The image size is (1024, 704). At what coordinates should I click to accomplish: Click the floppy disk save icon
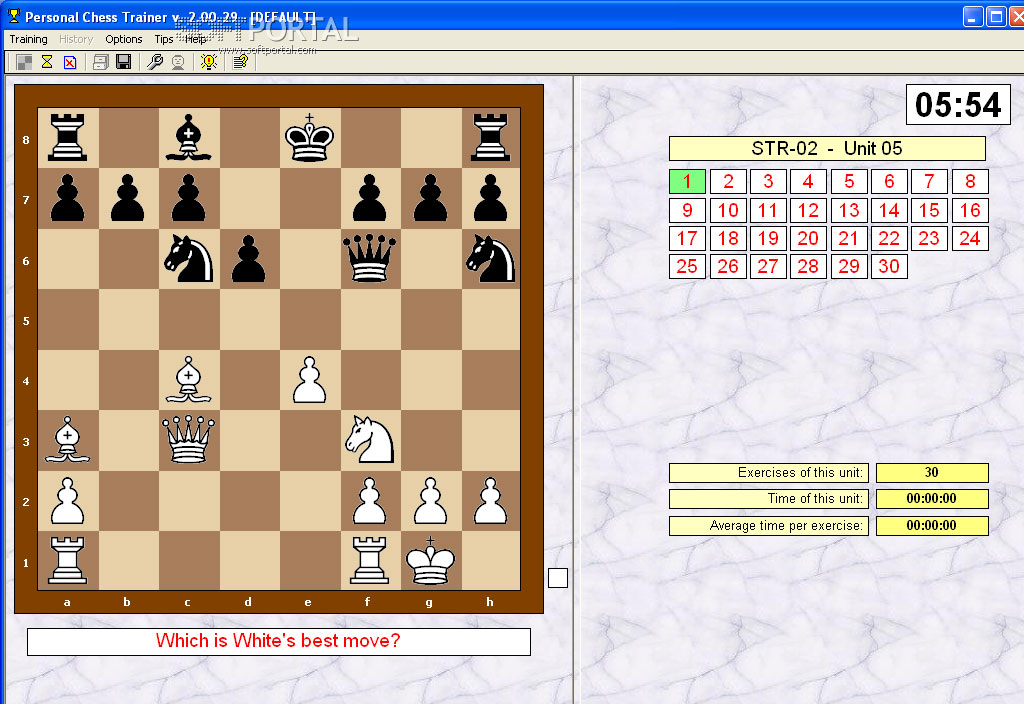click(x=124, y=62)
